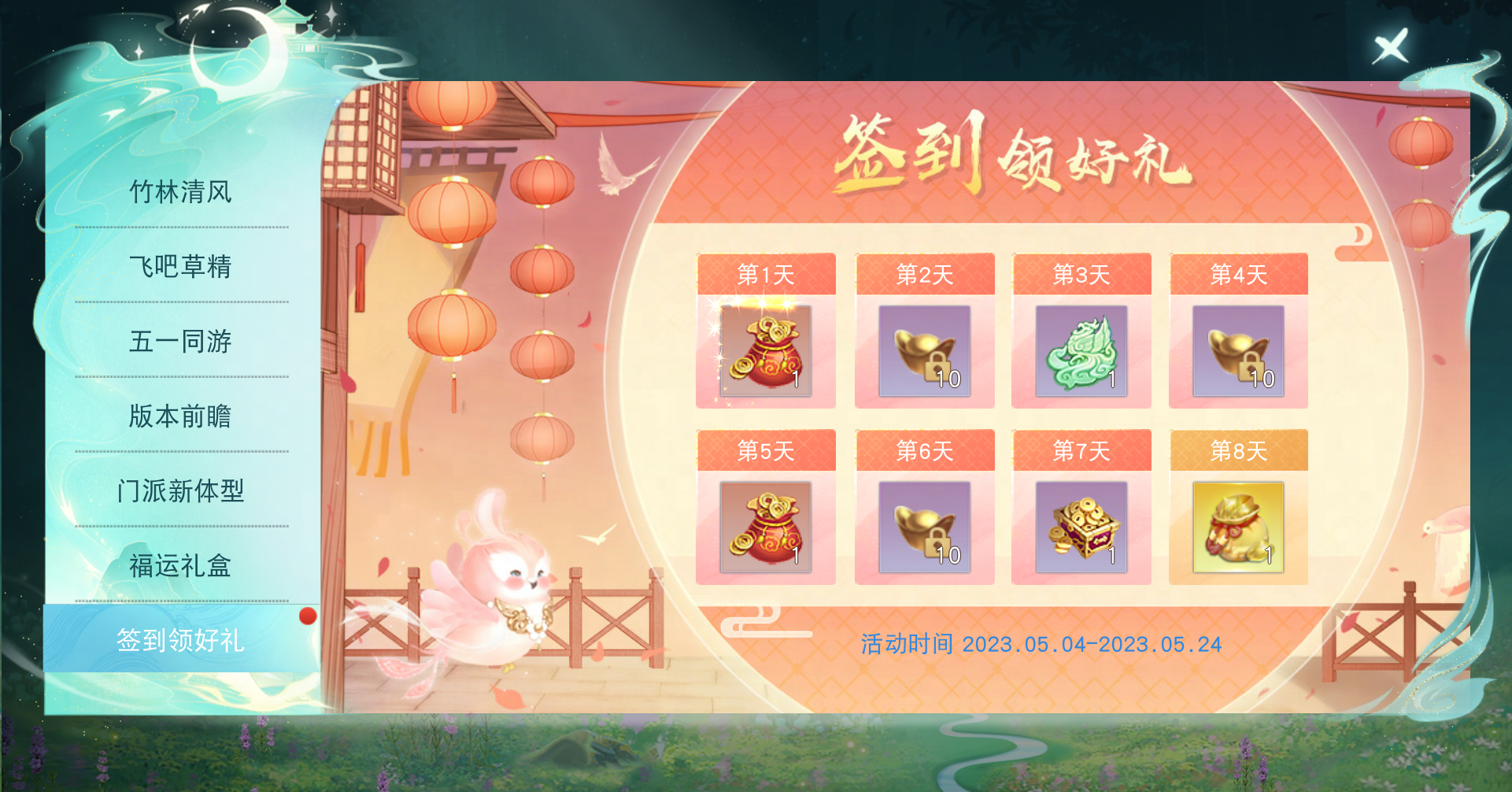Screen dimensions: 1512x792
Task: Open the 福运礼盒 gift box page
Action: point(181,566)
